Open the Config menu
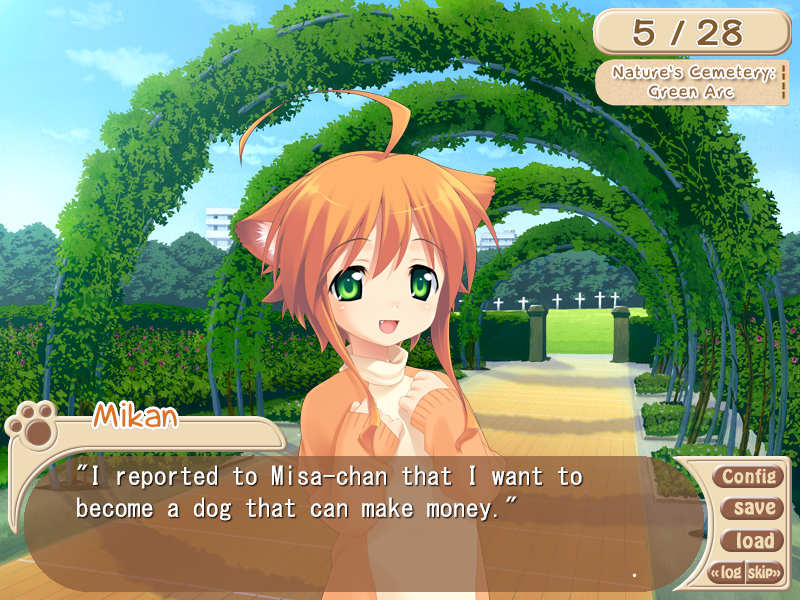Viewport: 800px width, 600px height. pos(747,477)
